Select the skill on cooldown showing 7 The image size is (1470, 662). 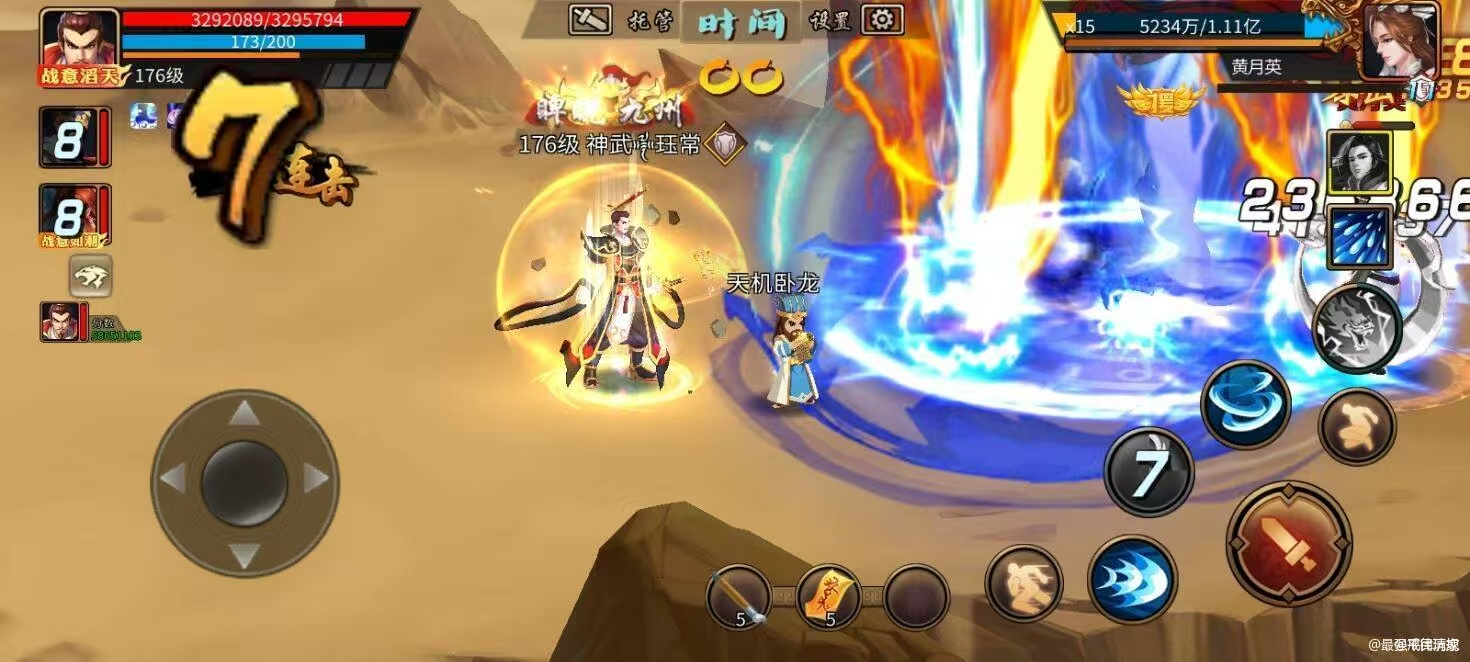pos(1149,472)
